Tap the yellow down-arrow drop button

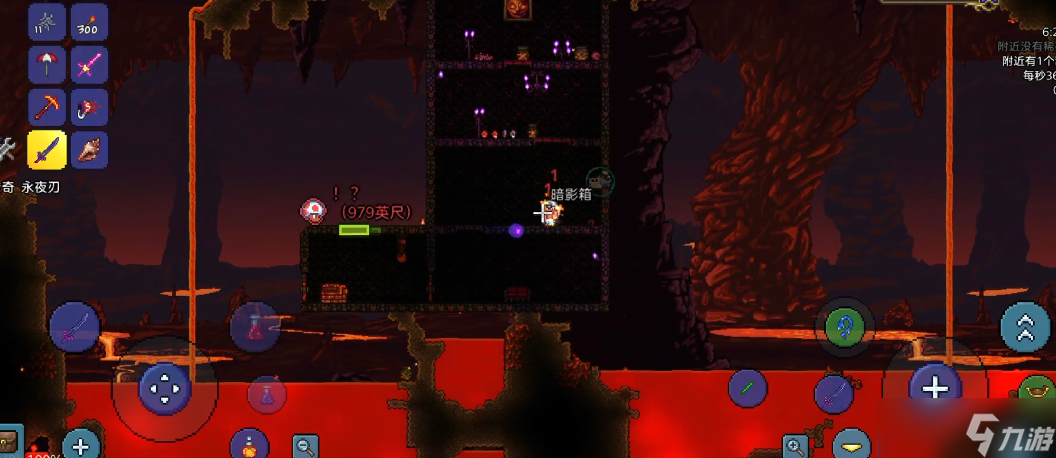[x=853, y=444]
